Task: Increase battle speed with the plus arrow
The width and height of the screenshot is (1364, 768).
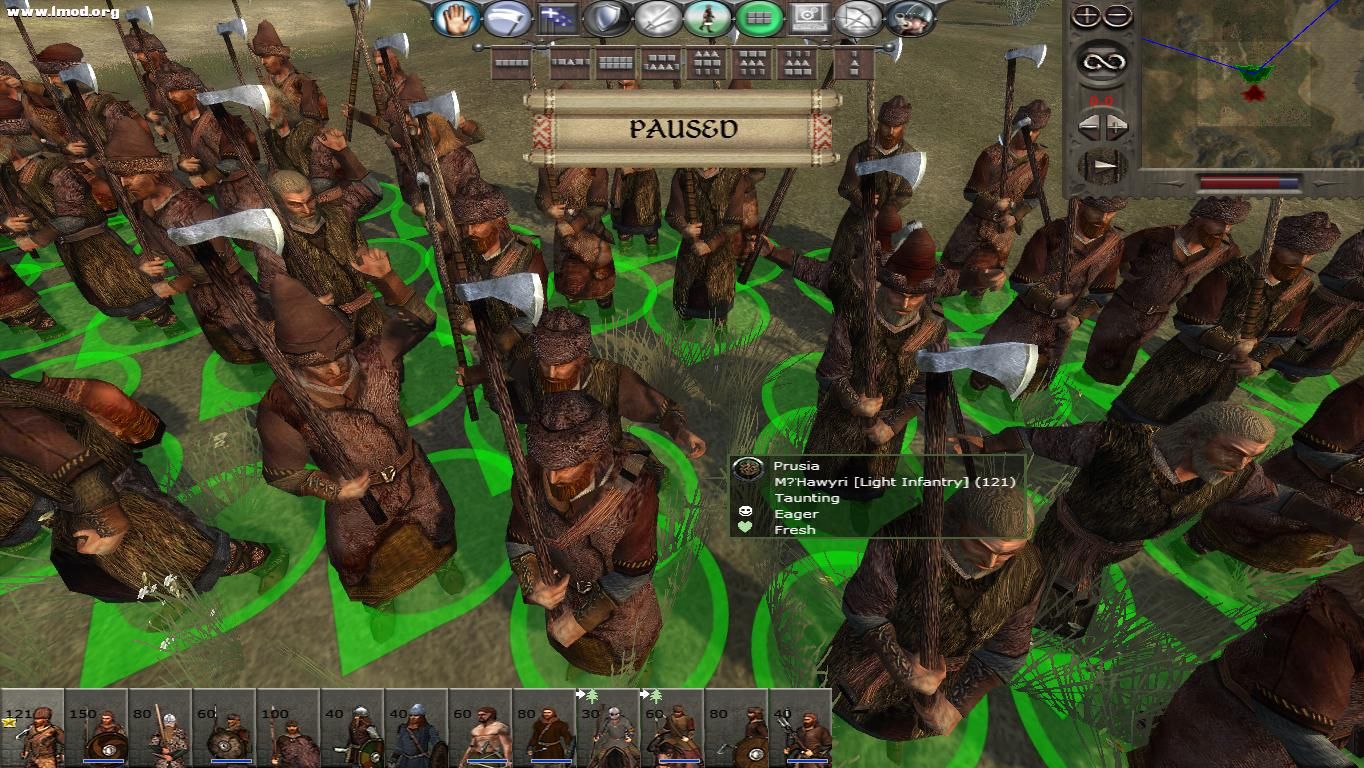Action: (x=1116, y=126)
